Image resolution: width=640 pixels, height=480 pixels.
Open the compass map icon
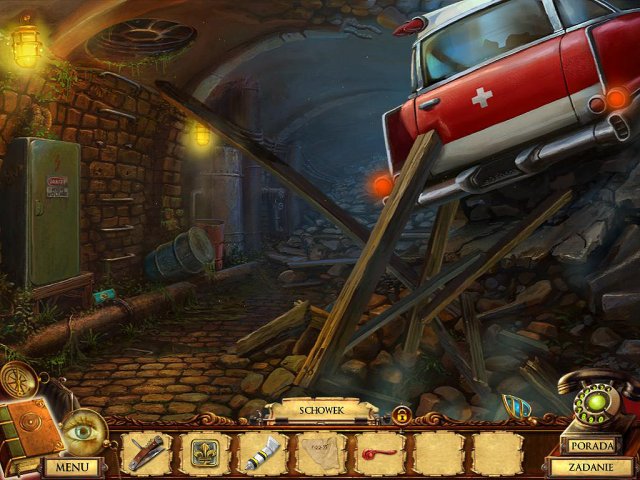[15, 378]
